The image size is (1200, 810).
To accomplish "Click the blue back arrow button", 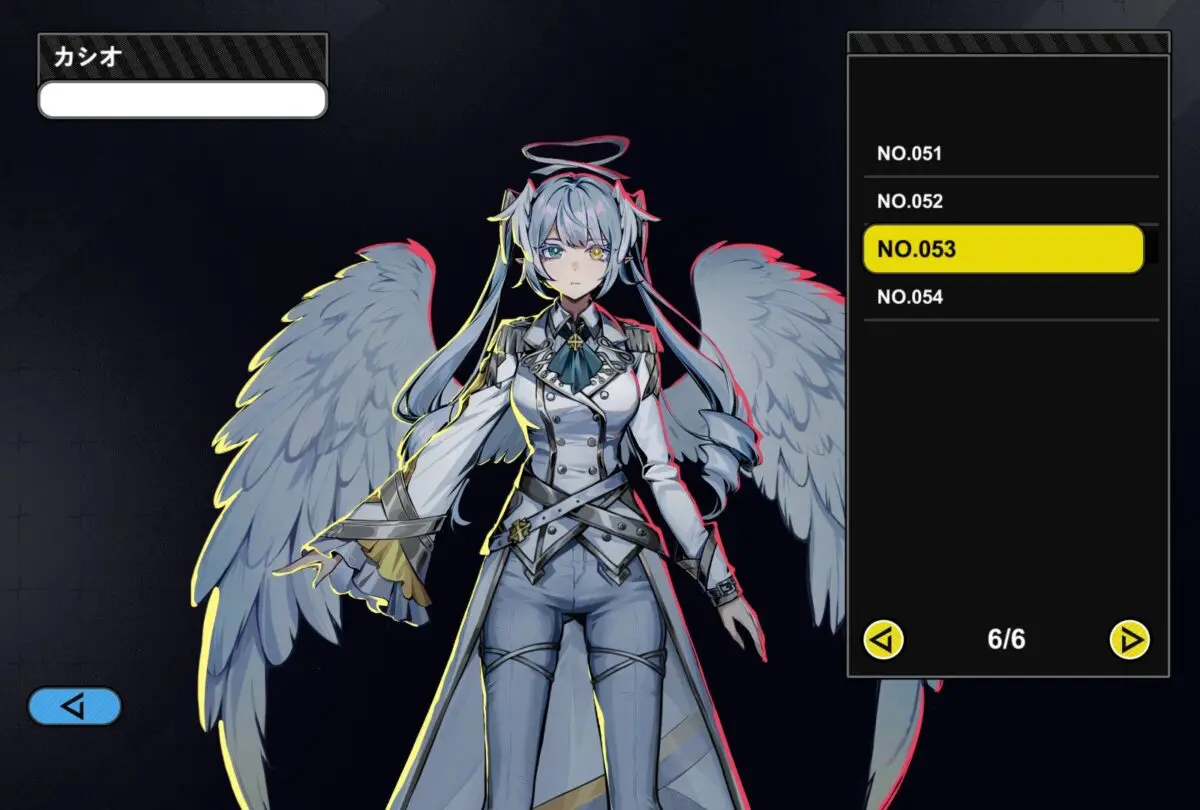I will point(75,706).
